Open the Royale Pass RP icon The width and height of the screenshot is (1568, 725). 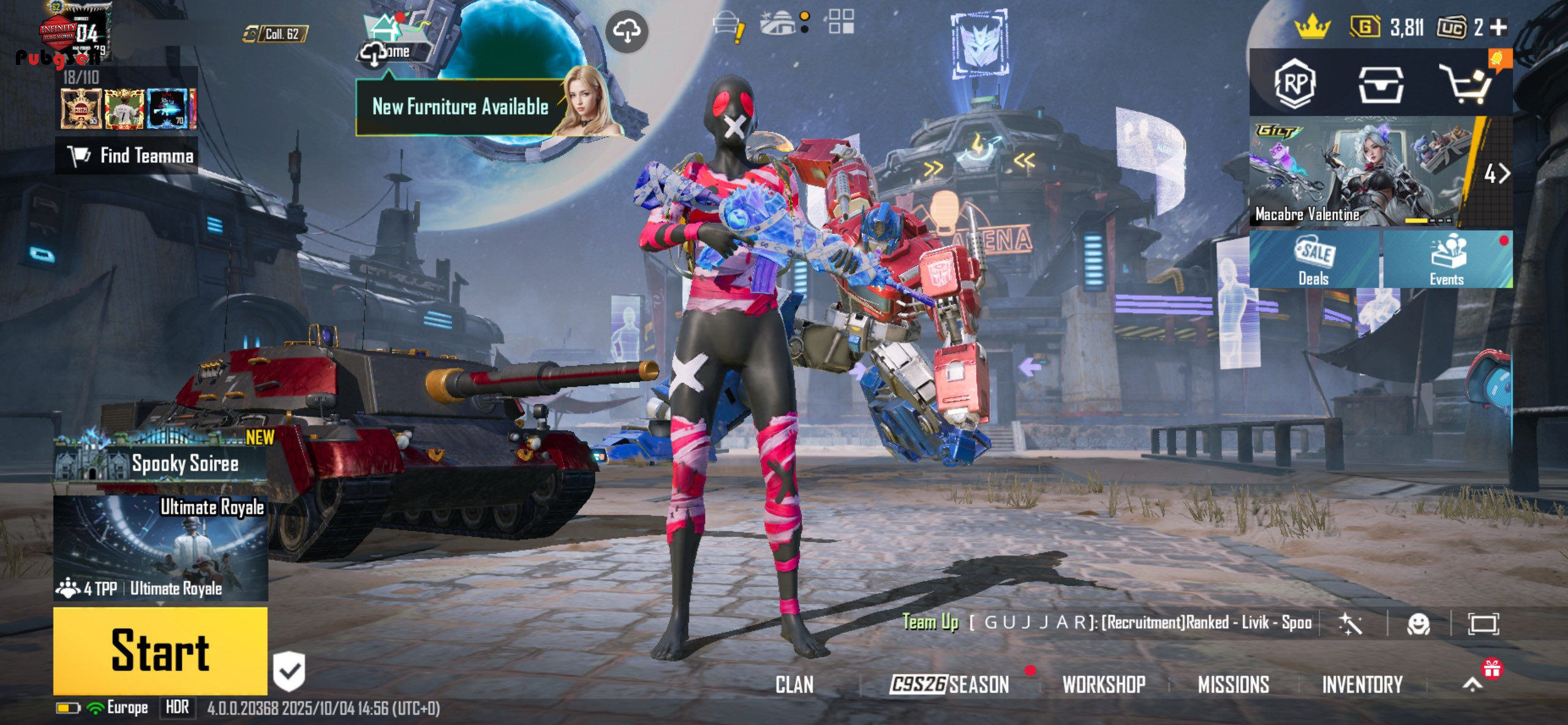pos(1294,83)
